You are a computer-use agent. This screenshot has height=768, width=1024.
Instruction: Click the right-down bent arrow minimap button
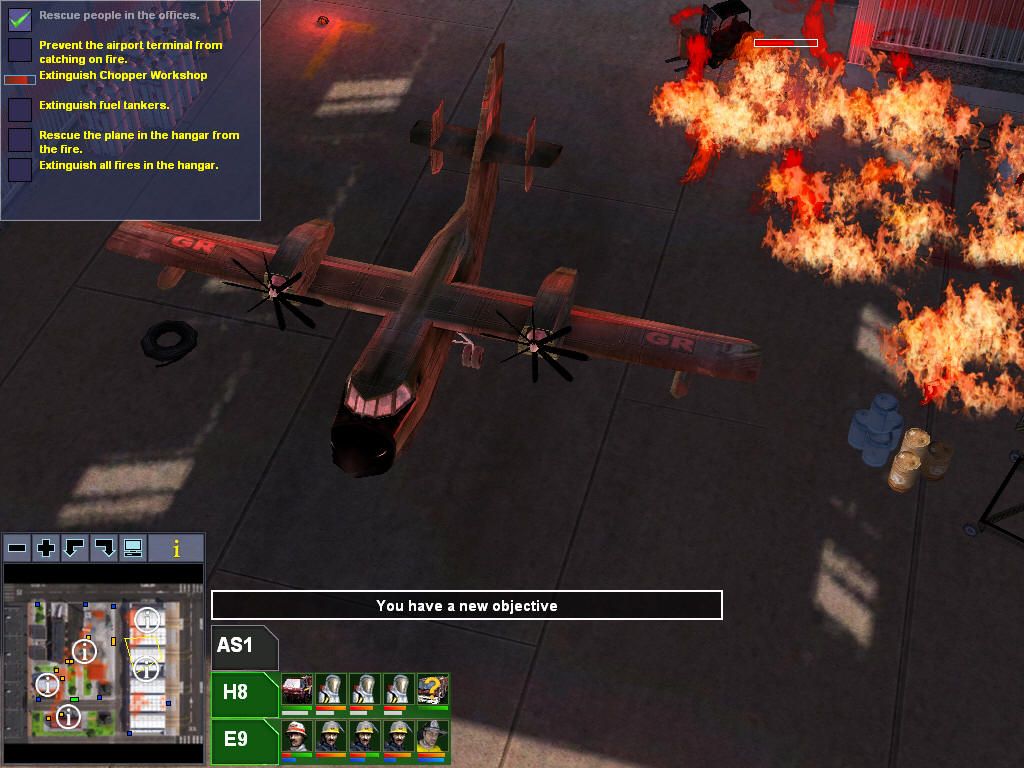104,548
